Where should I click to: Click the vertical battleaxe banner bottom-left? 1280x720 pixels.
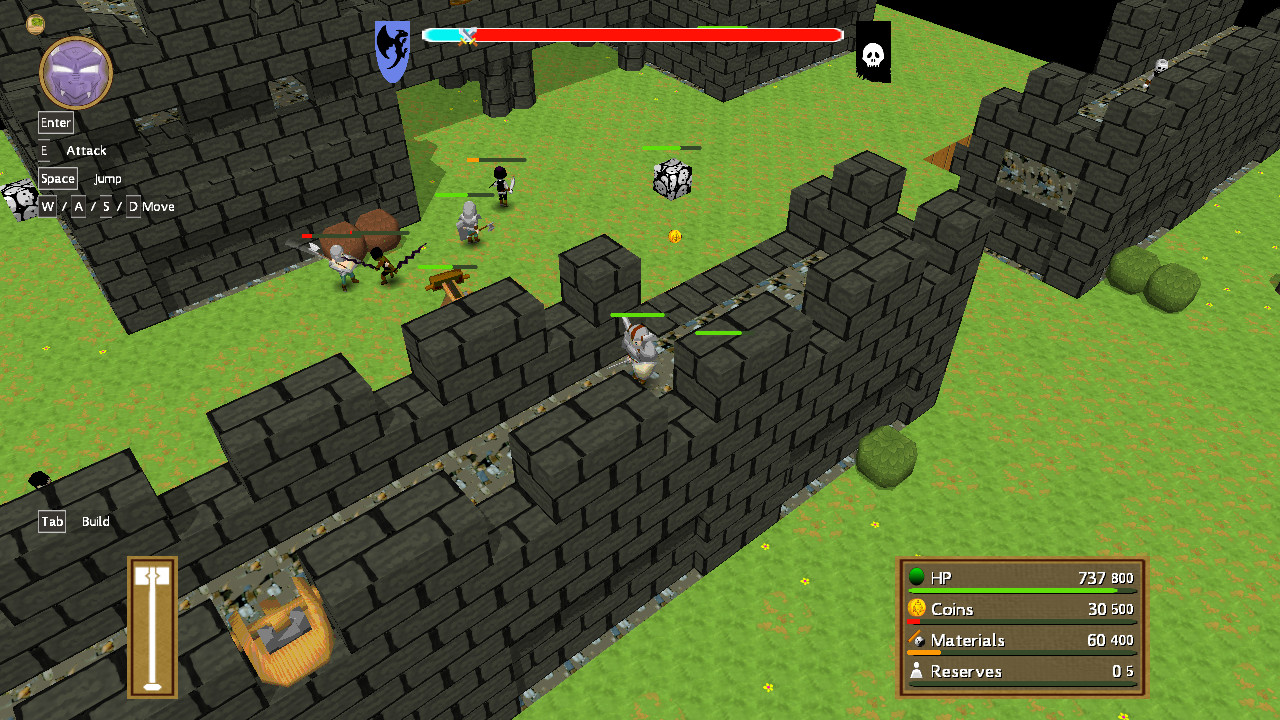point(150,625)
